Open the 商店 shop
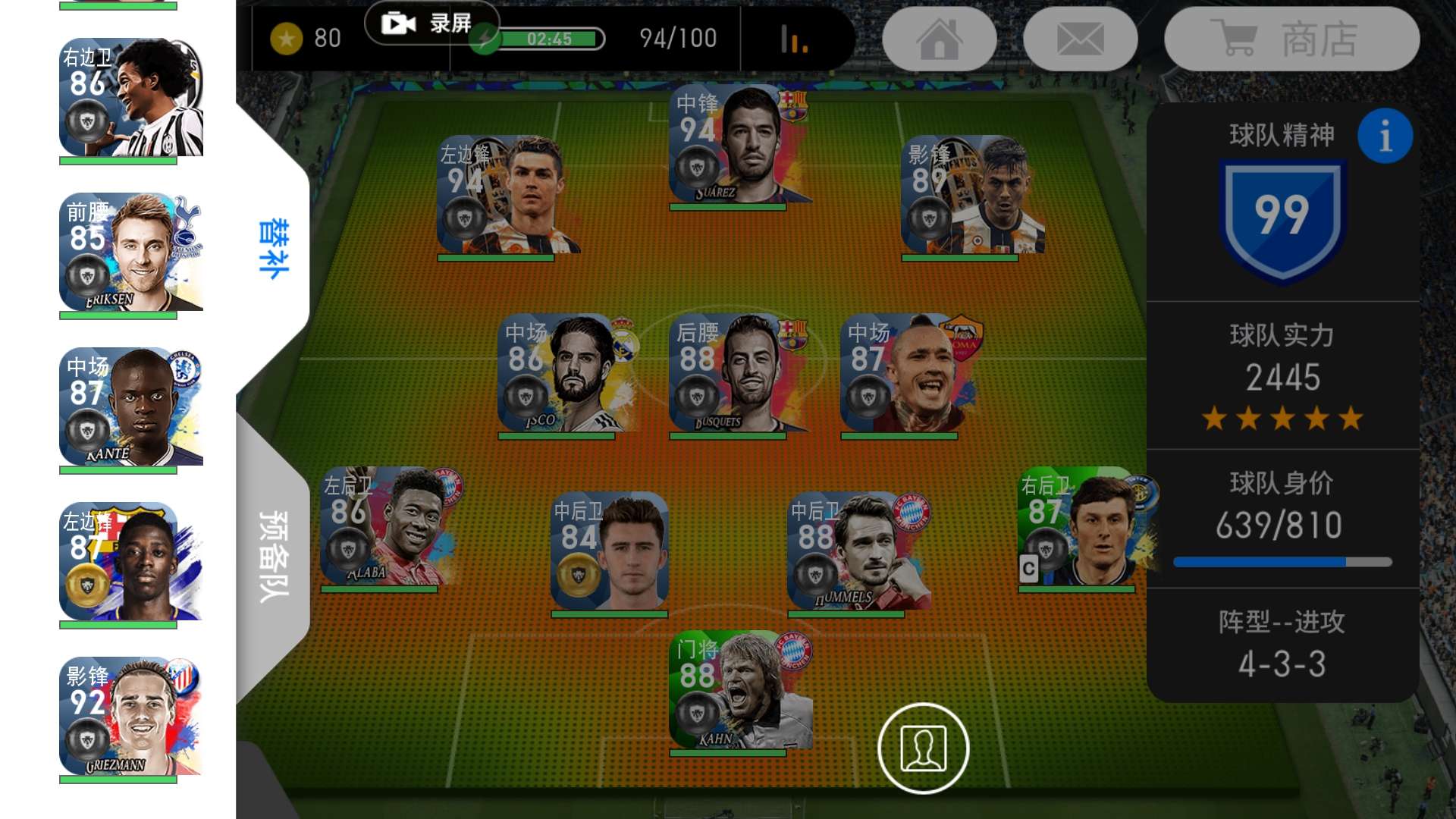 point(1291,39)
